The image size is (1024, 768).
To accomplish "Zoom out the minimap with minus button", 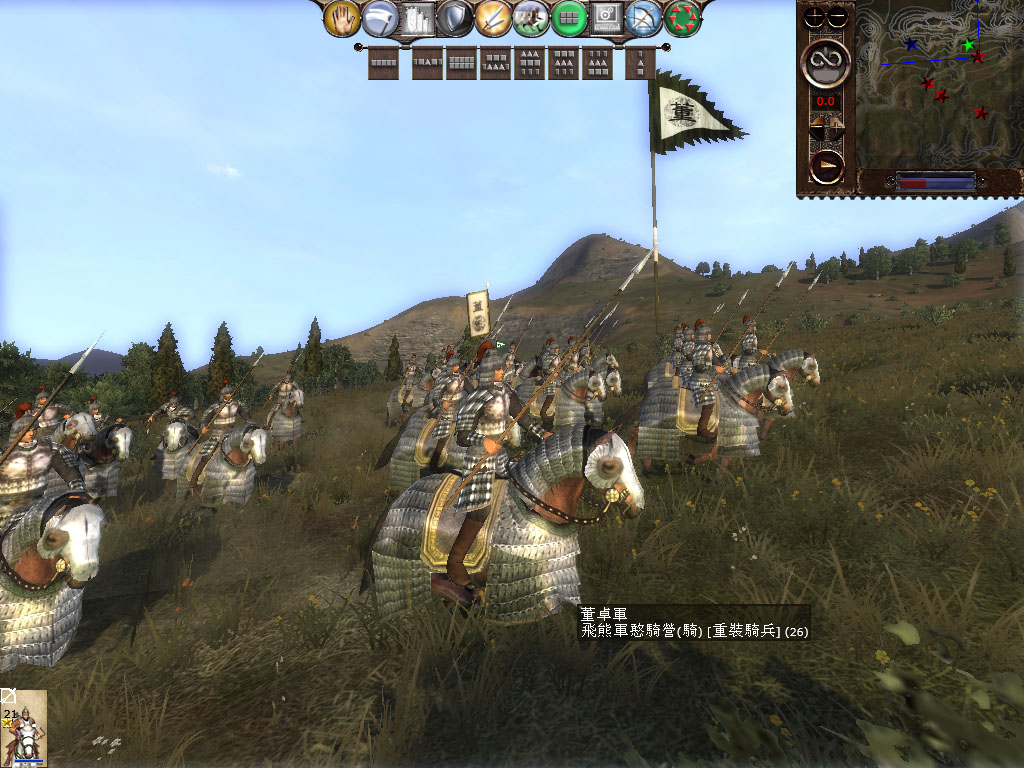I will click(838, 16).
